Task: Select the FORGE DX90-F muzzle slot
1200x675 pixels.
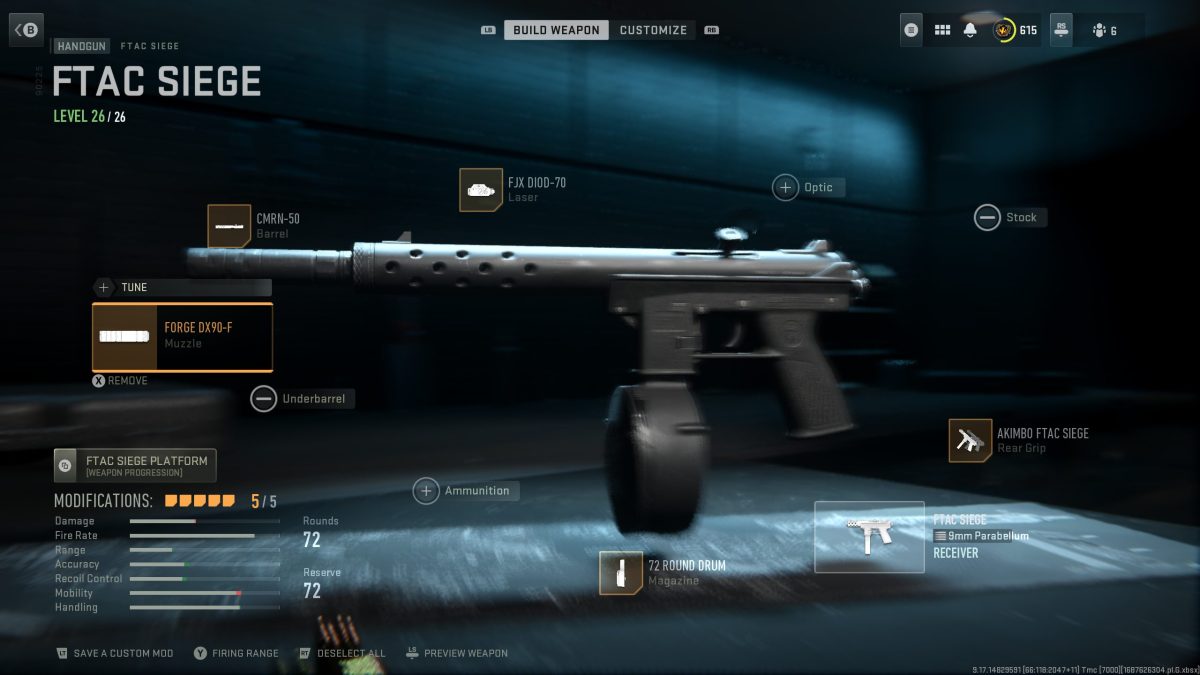Action: click(x=182, y=337)
